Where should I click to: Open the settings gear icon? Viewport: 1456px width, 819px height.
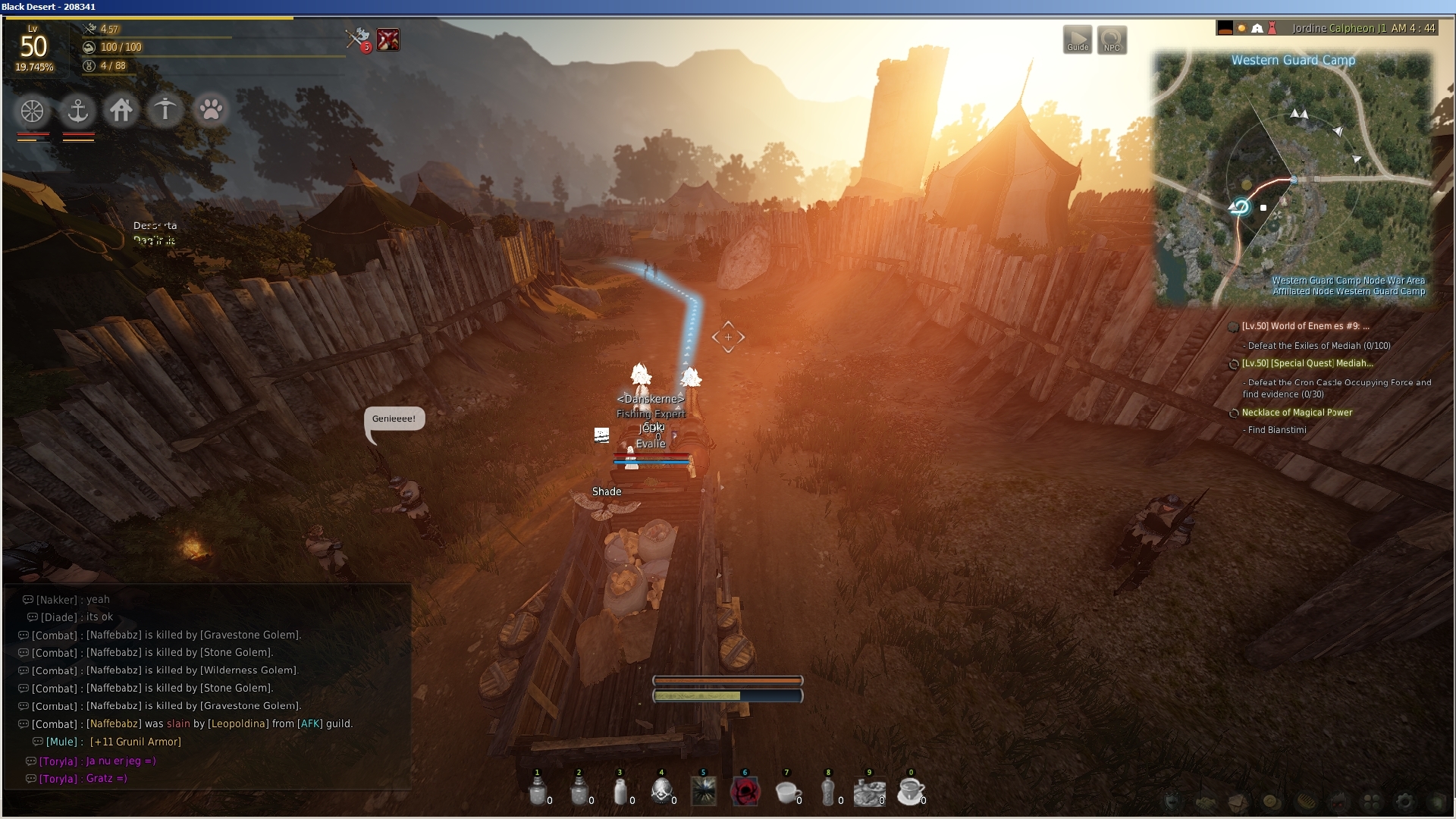point(1404,802)
